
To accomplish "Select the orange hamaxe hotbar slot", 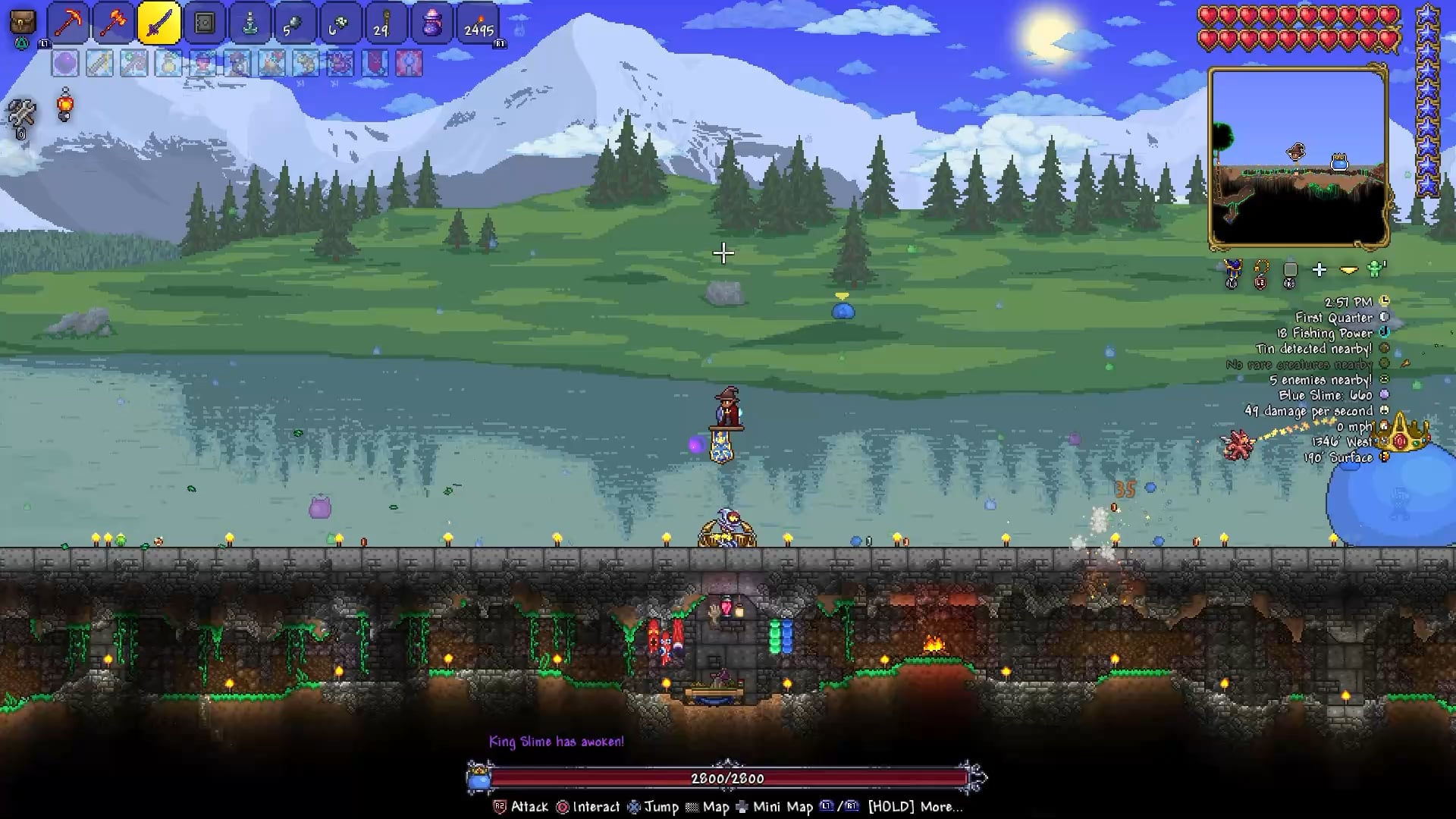I will click(x=114, y=24).
